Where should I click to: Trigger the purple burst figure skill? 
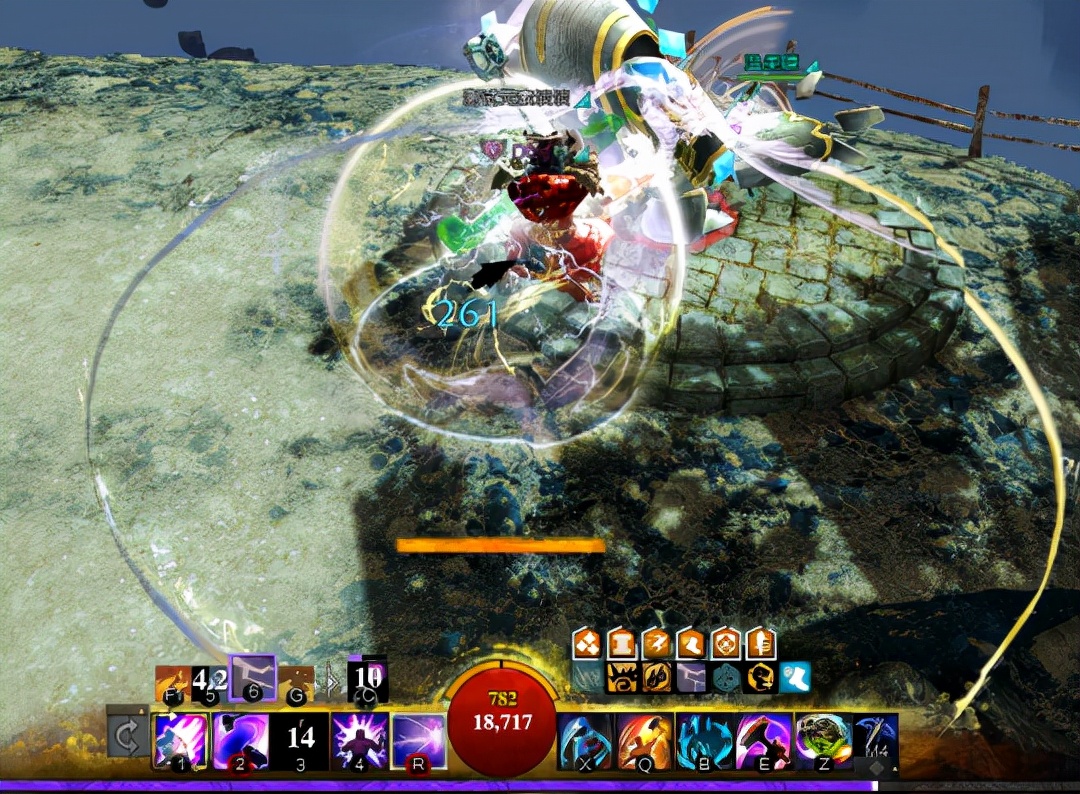[x=360, y=740]
